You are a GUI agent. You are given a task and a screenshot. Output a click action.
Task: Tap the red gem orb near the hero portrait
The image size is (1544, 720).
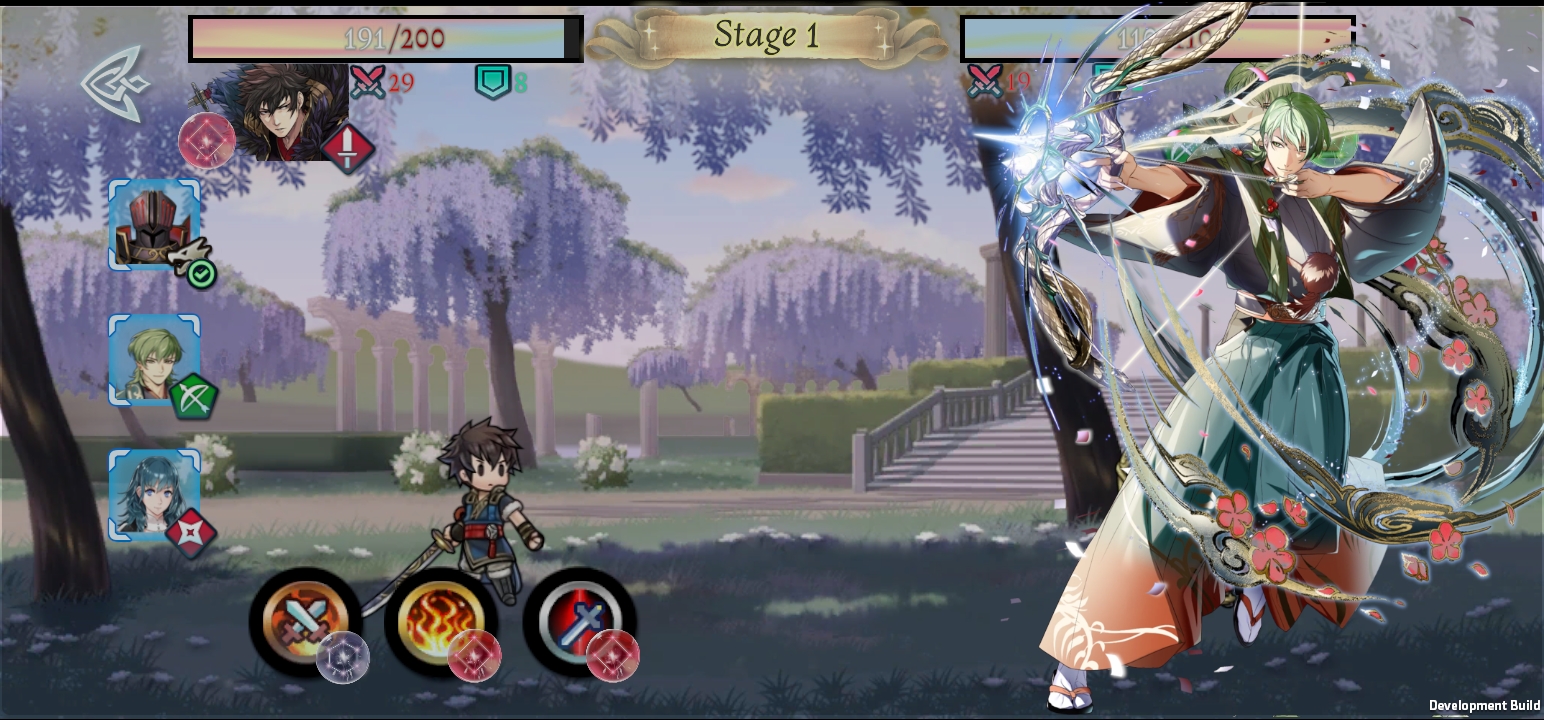[208, 140]
